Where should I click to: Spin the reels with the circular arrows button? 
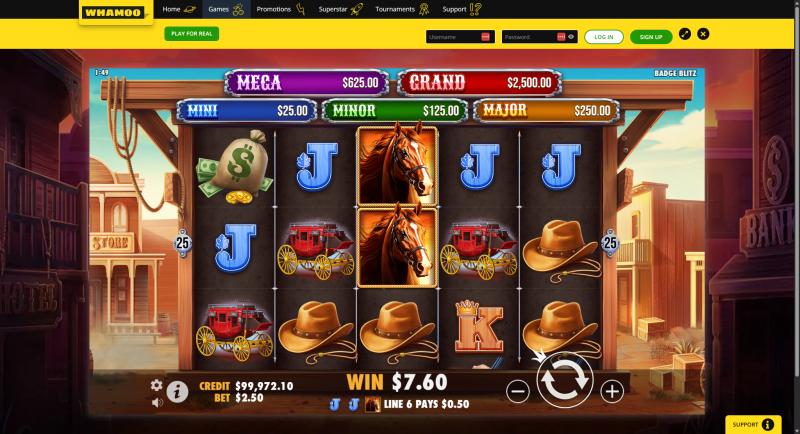point(565,381)
